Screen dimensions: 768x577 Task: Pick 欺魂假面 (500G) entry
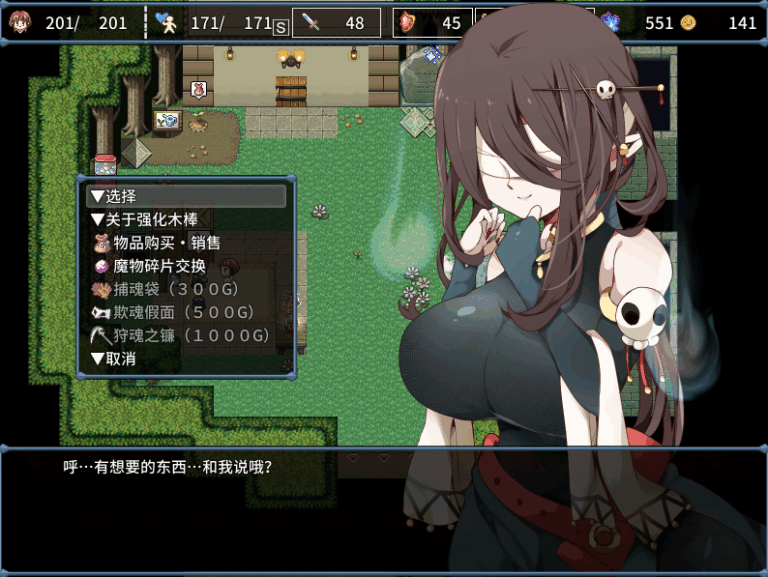[182, 312]
